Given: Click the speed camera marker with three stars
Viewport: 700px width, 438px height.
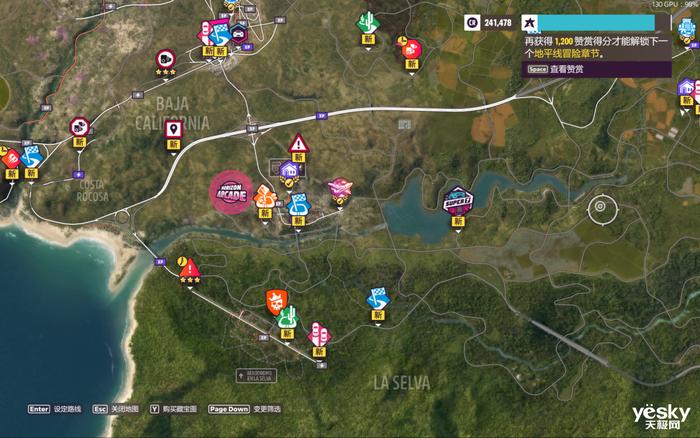Looking at the screenshot, I should coord(163,63).
